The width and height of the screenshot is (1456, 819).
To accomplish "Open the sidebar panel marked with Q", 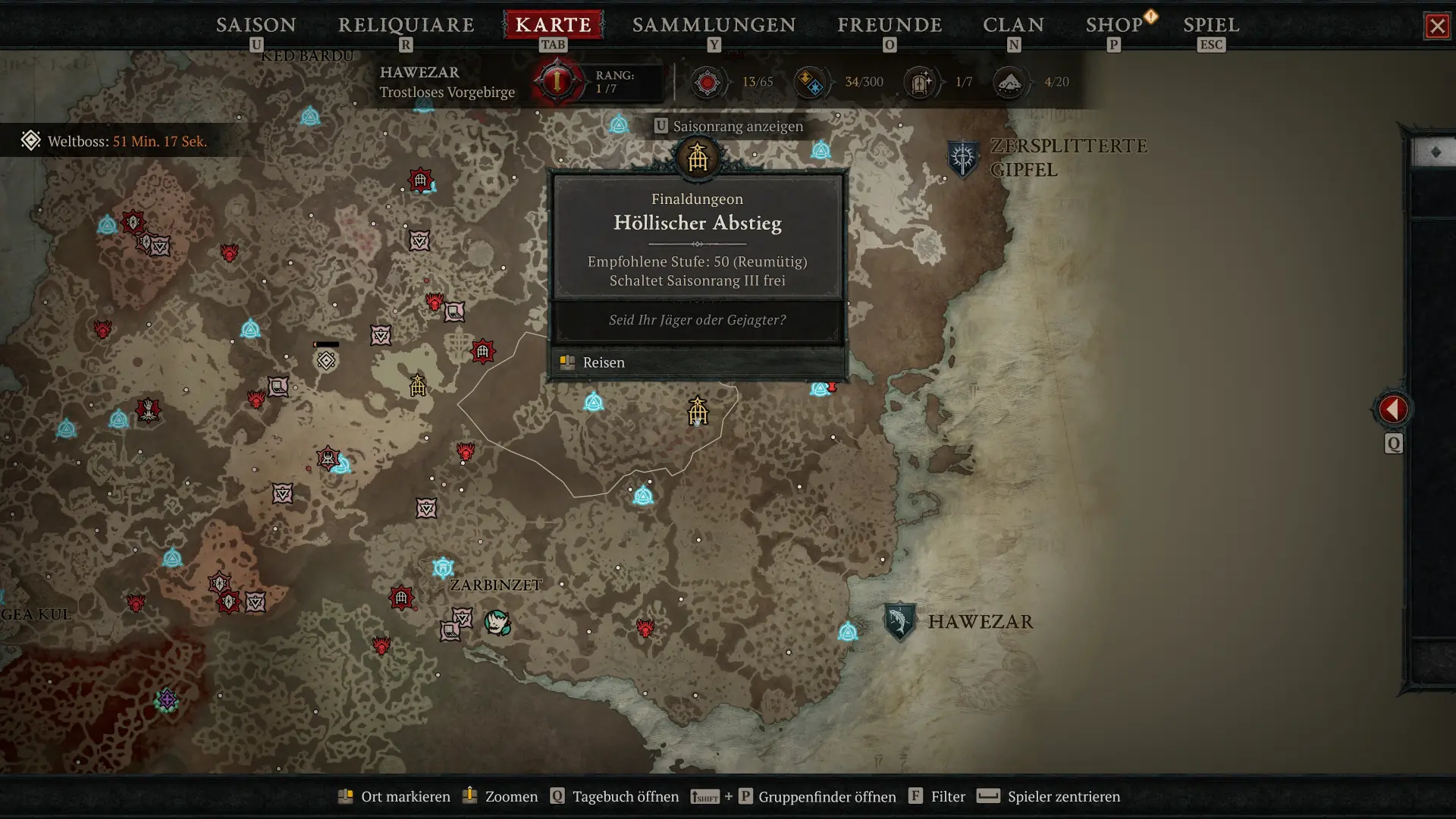I will coord(1393,444).
